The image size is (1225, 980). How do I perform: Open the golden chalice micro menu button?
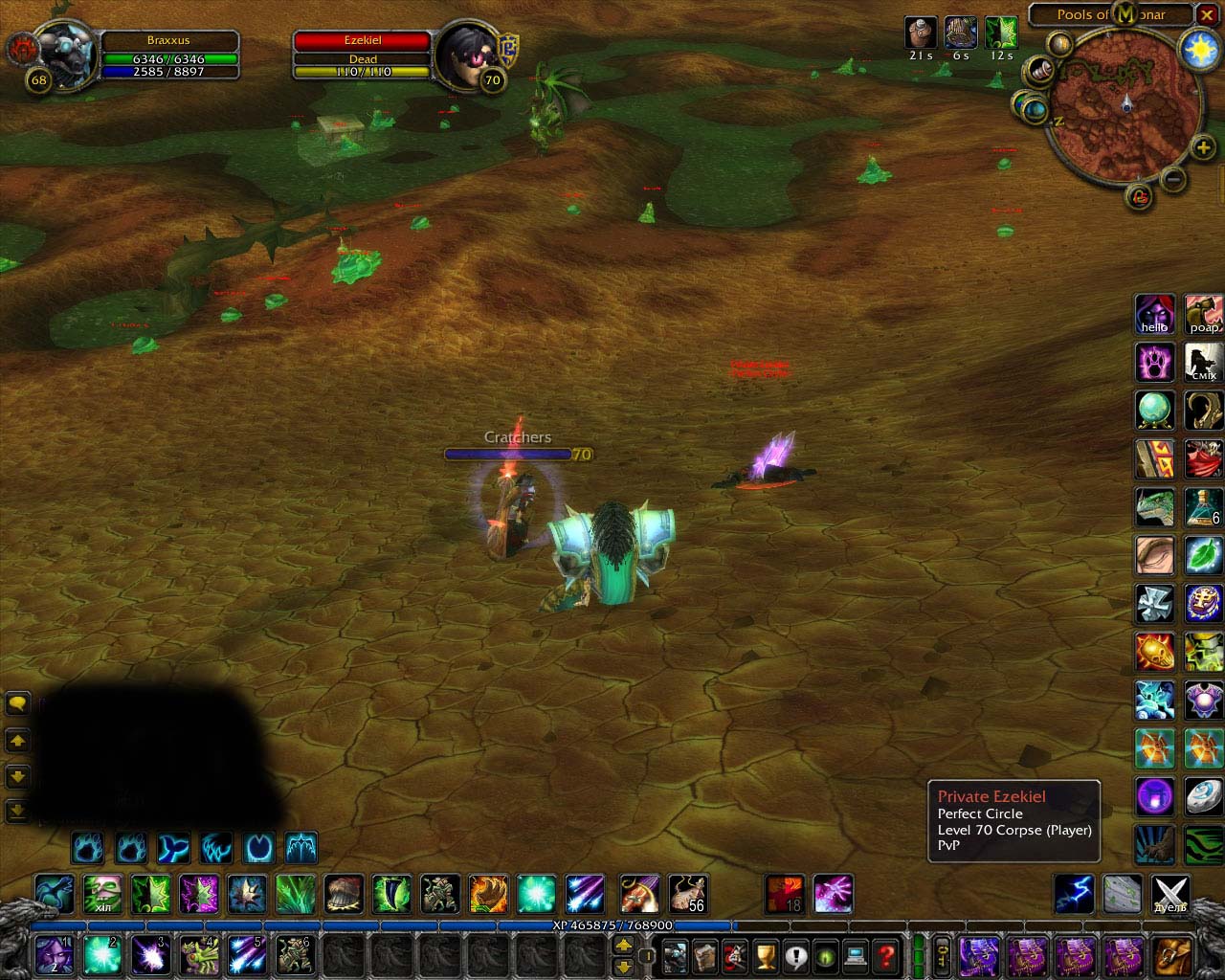pos(765,955)
